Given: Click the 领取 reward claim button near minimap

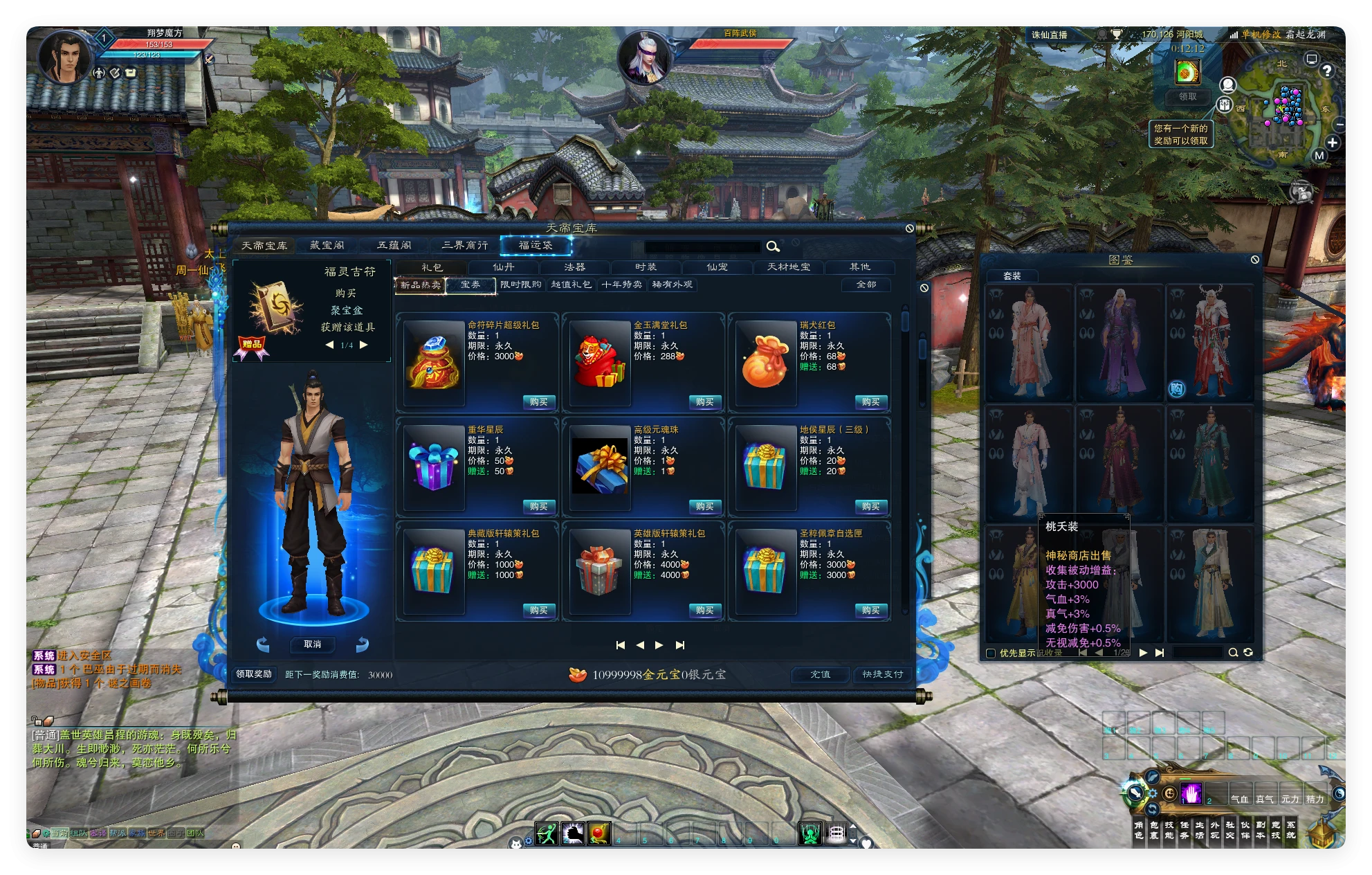Looking at the screenshot, I should click(1187, 97).
